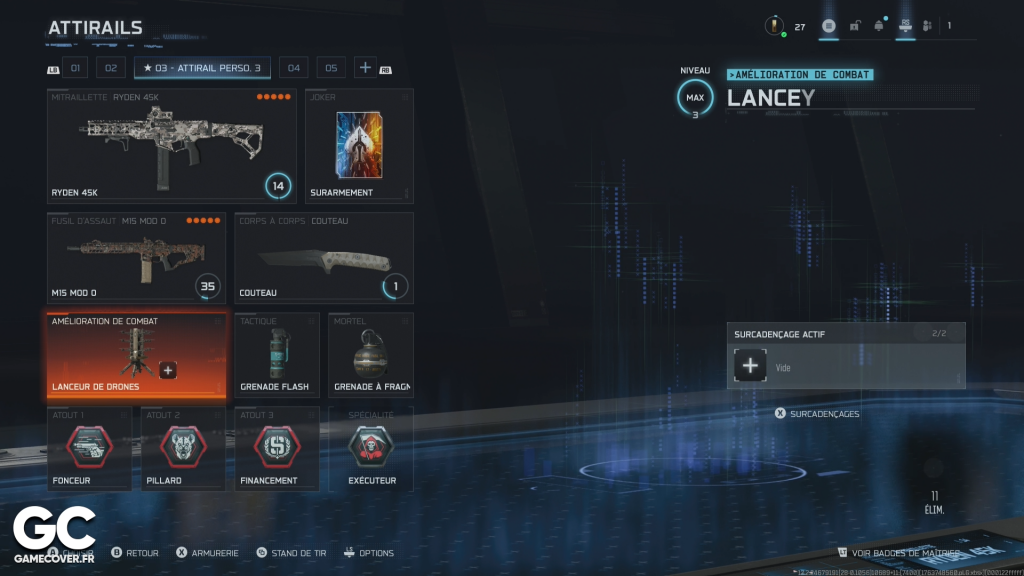Switch to loadout tab 05
Image resolution: width=1024 pixels, height=576 pixels.
[x=331, y=68]
